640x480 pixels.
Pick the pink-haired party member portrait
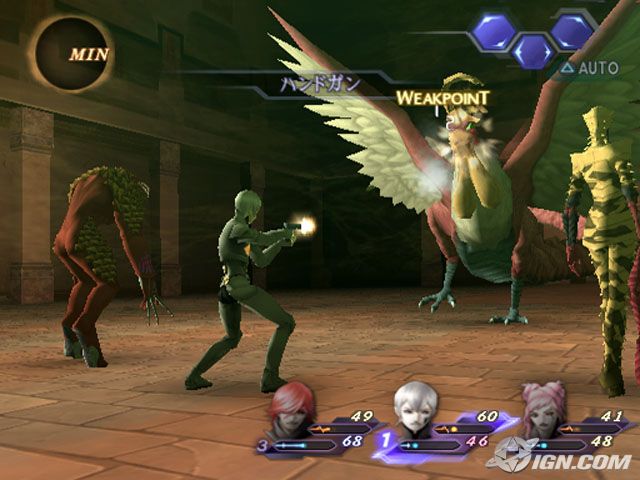(x=543, y=407)
